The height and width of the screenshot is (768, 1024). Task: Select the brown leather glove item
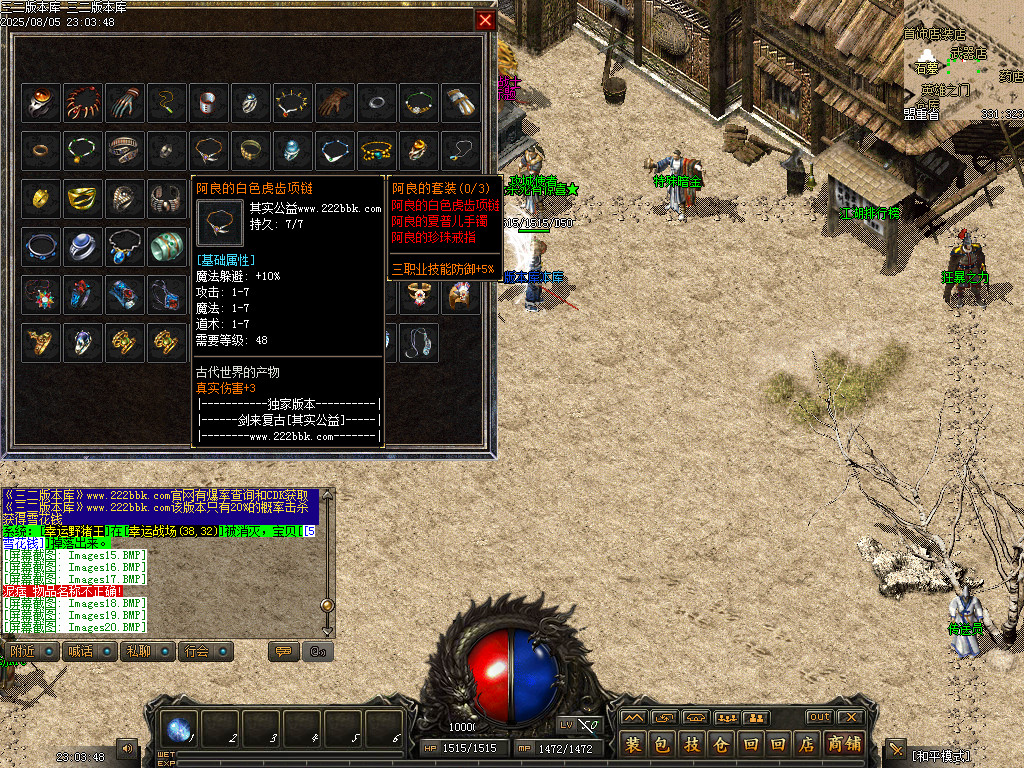point(335,102)
